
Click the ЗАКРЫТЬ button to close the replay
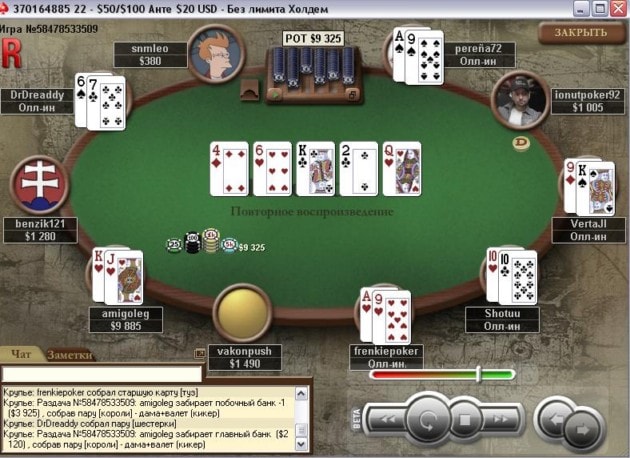click(x=580, y=32)
